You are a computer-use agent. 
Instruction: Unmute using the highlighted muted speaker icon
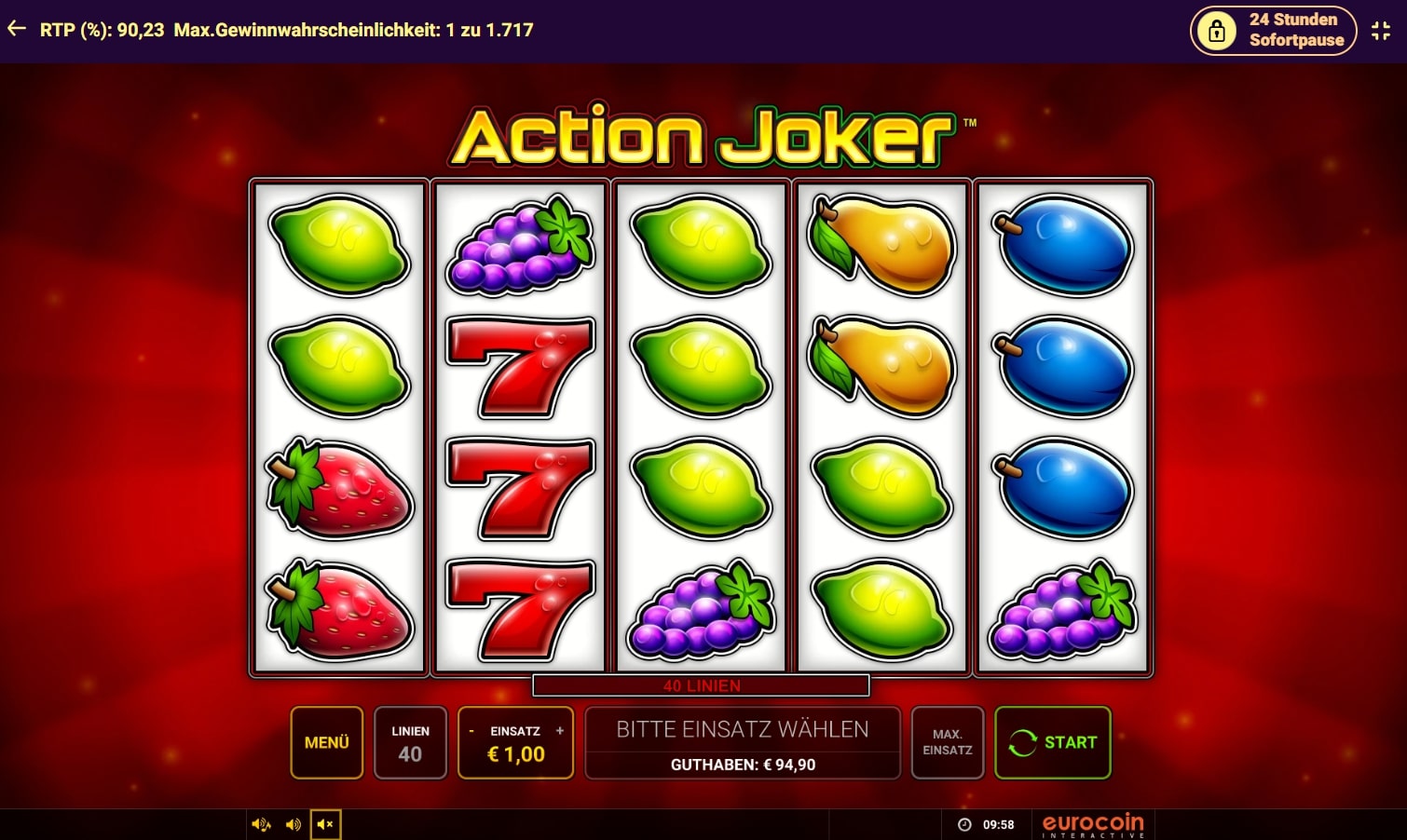click(325, 823)
